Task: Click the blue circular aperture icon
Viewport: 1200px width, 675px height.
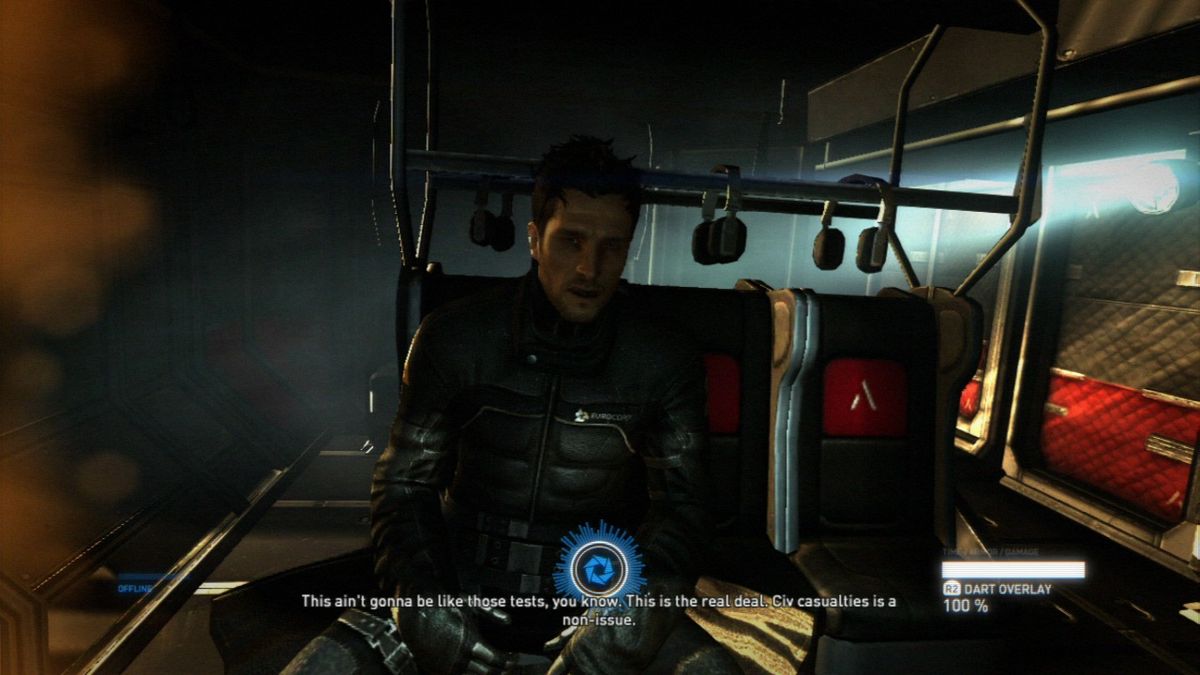Action: [598, 566]
